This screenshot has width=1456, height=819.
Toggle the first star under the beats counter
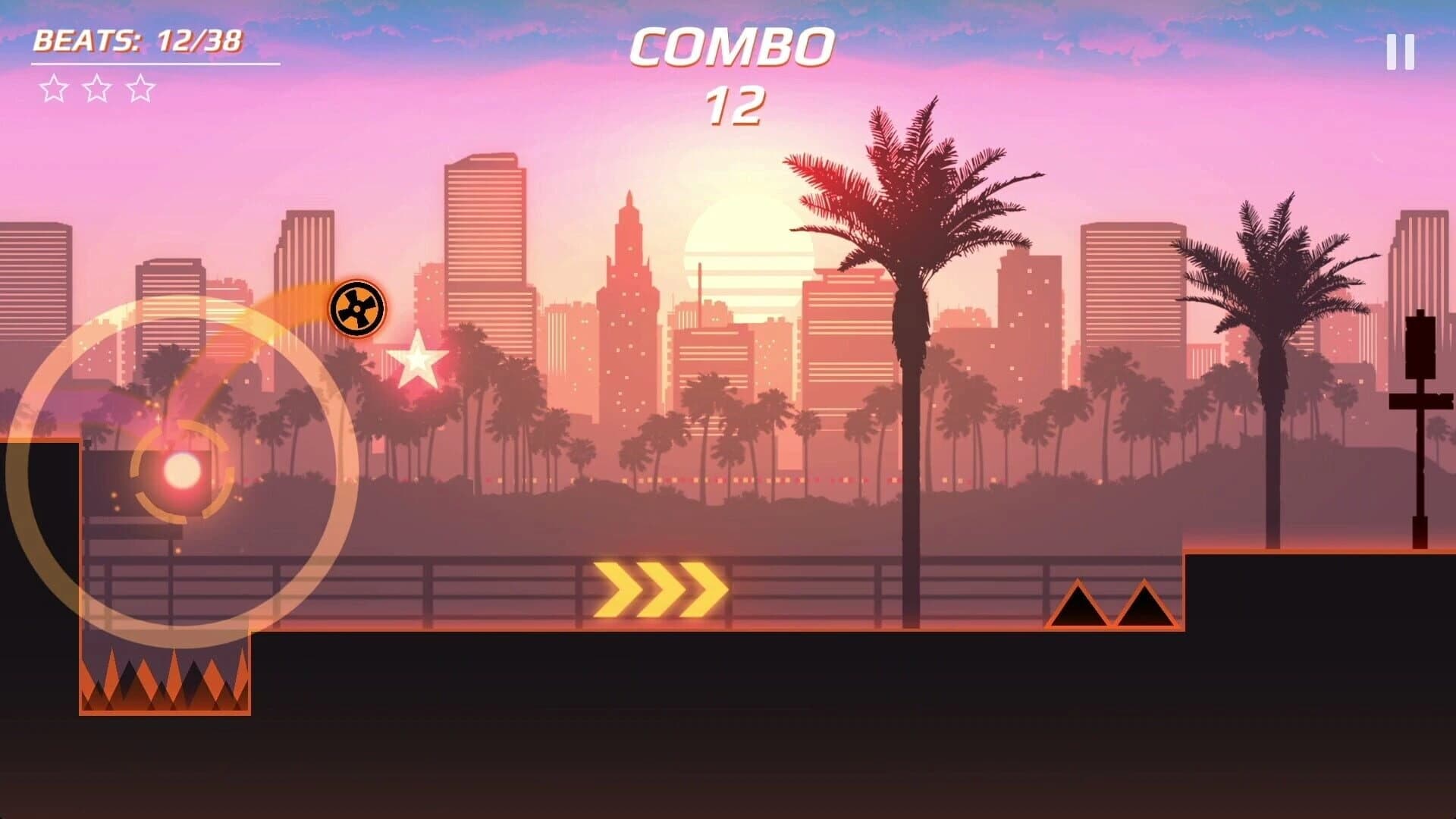[53, 89]
